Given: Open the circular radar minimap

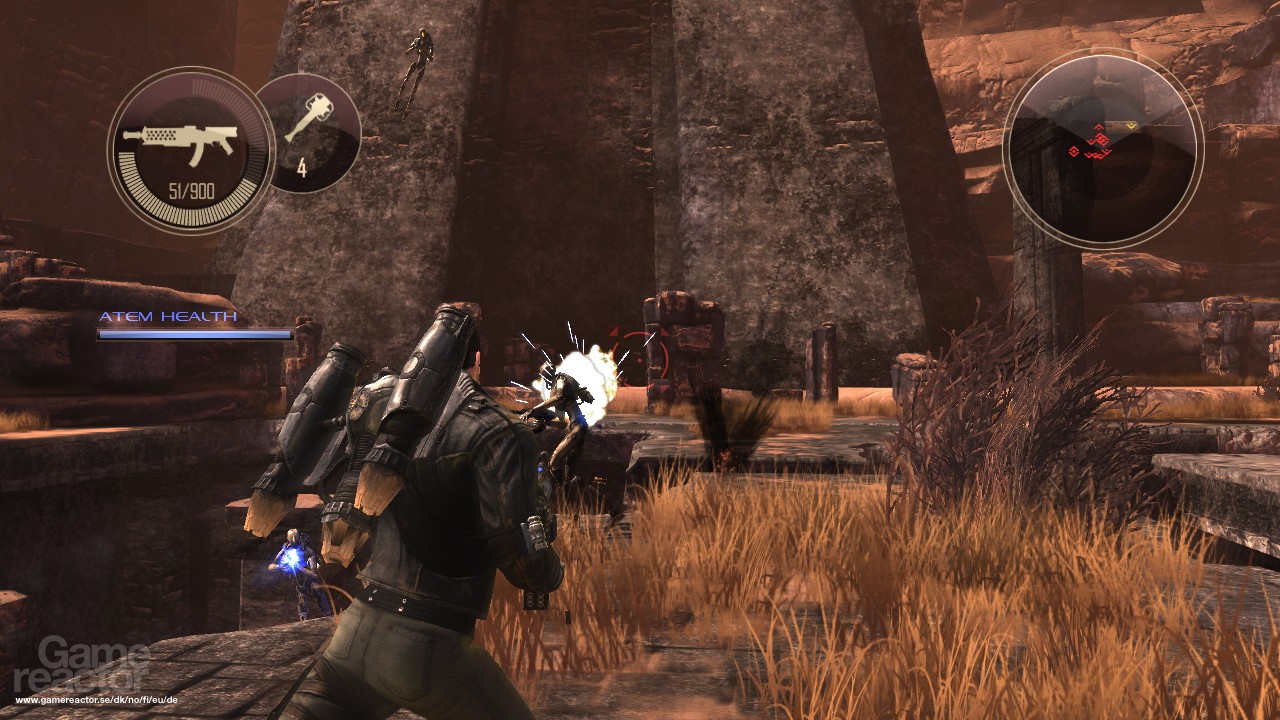Looking at the screenshot, I should [x=1102, y=148].
